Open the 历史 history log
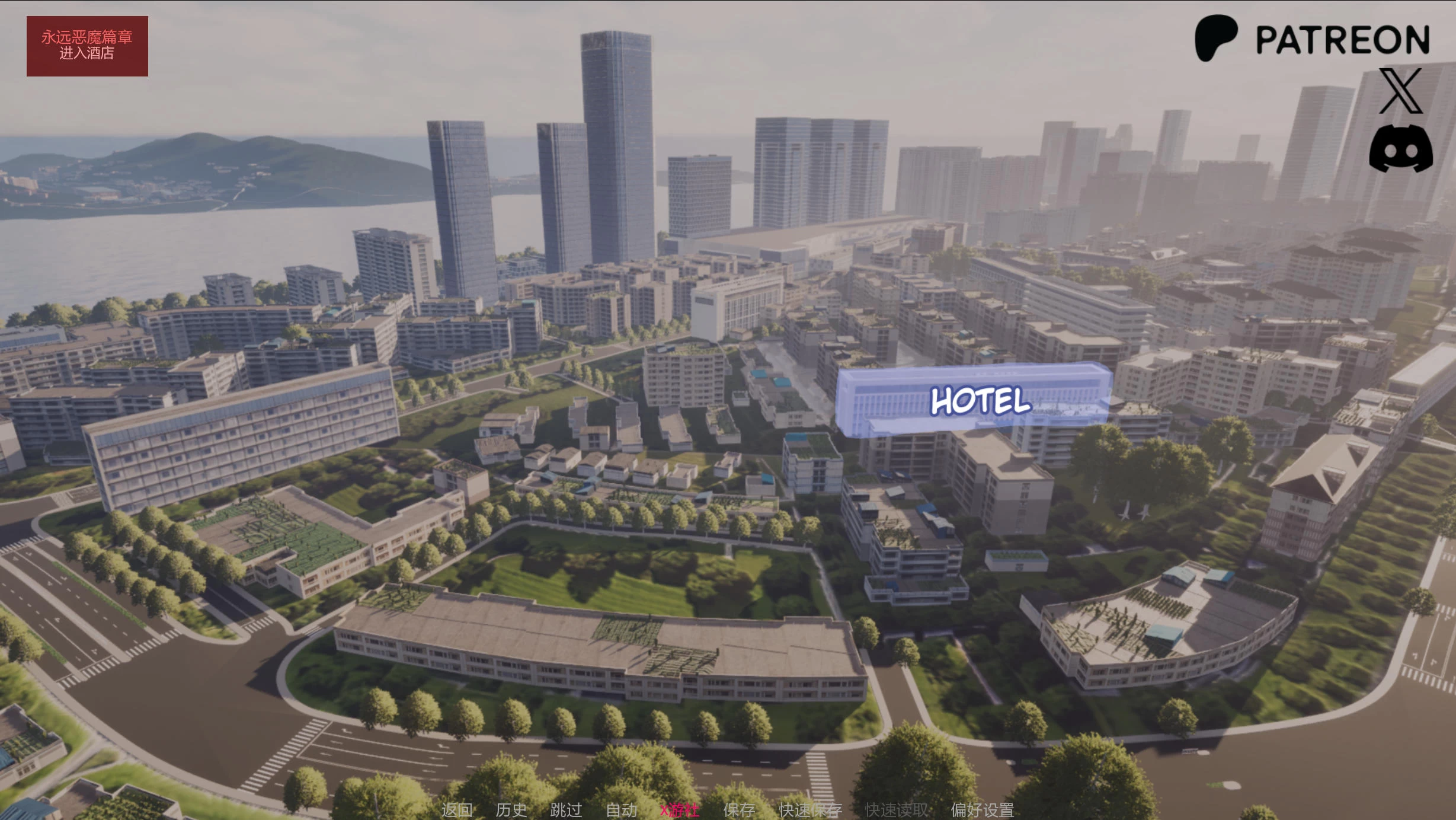1456x820 pixels. pos(511,810)
